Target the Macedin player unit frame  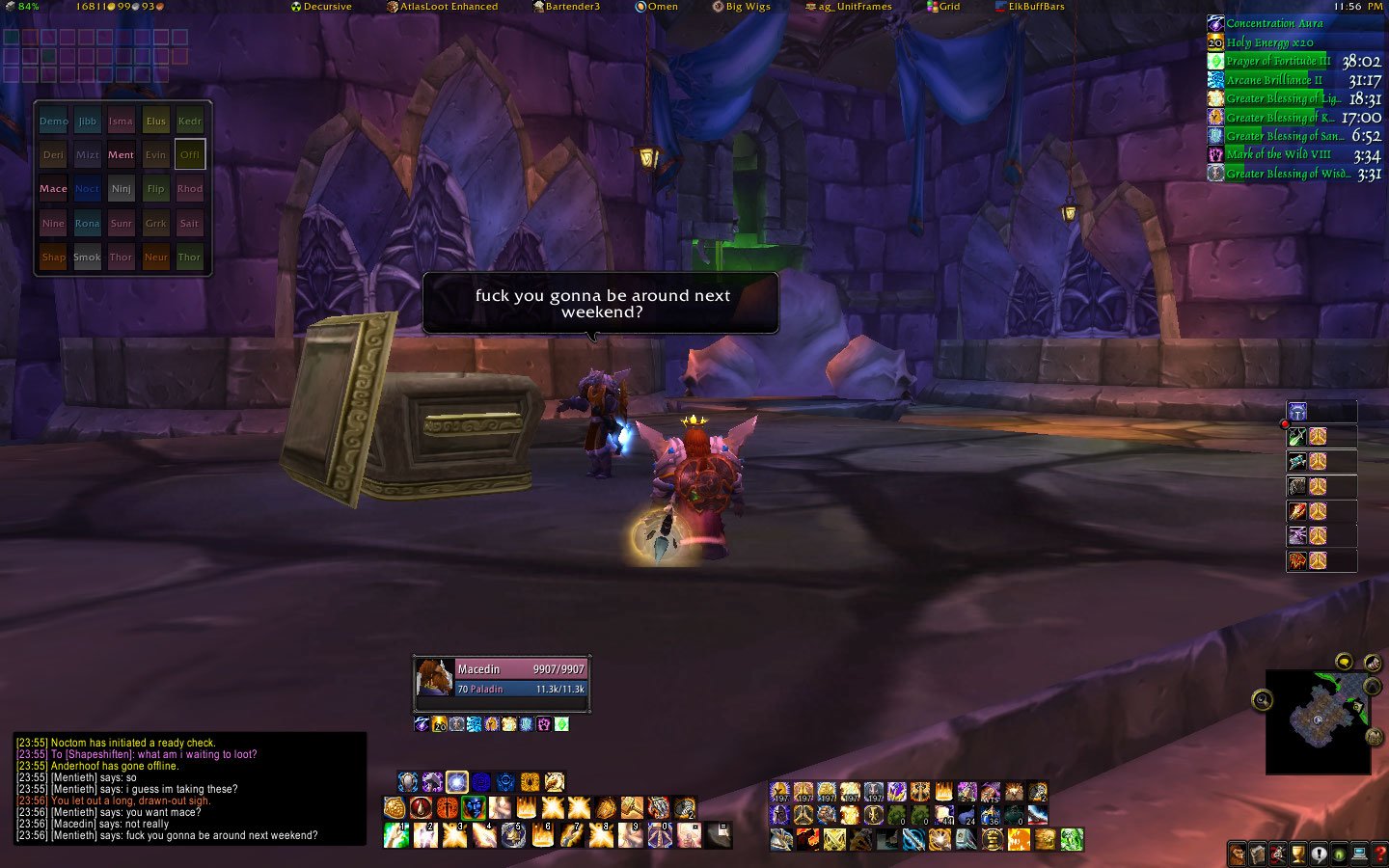[x=501, y=678]
